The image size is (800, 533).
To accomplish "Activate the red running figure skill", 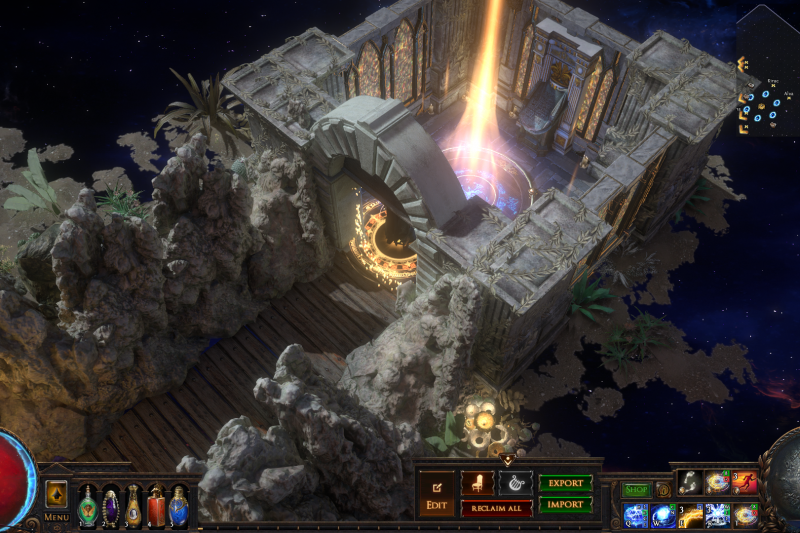I will 744,483.
